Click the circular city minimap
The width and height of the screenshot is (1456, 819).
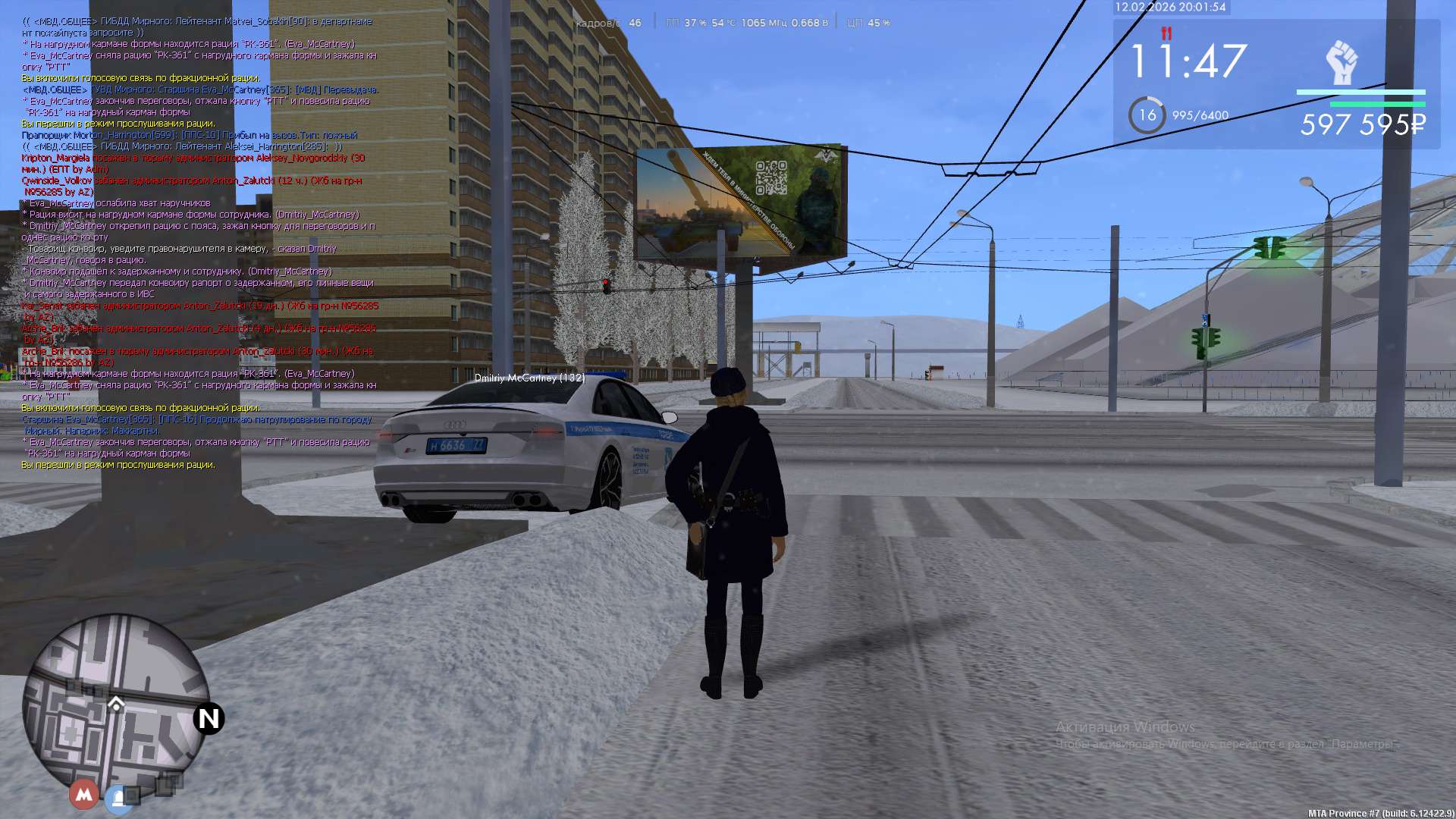point(115,707)
